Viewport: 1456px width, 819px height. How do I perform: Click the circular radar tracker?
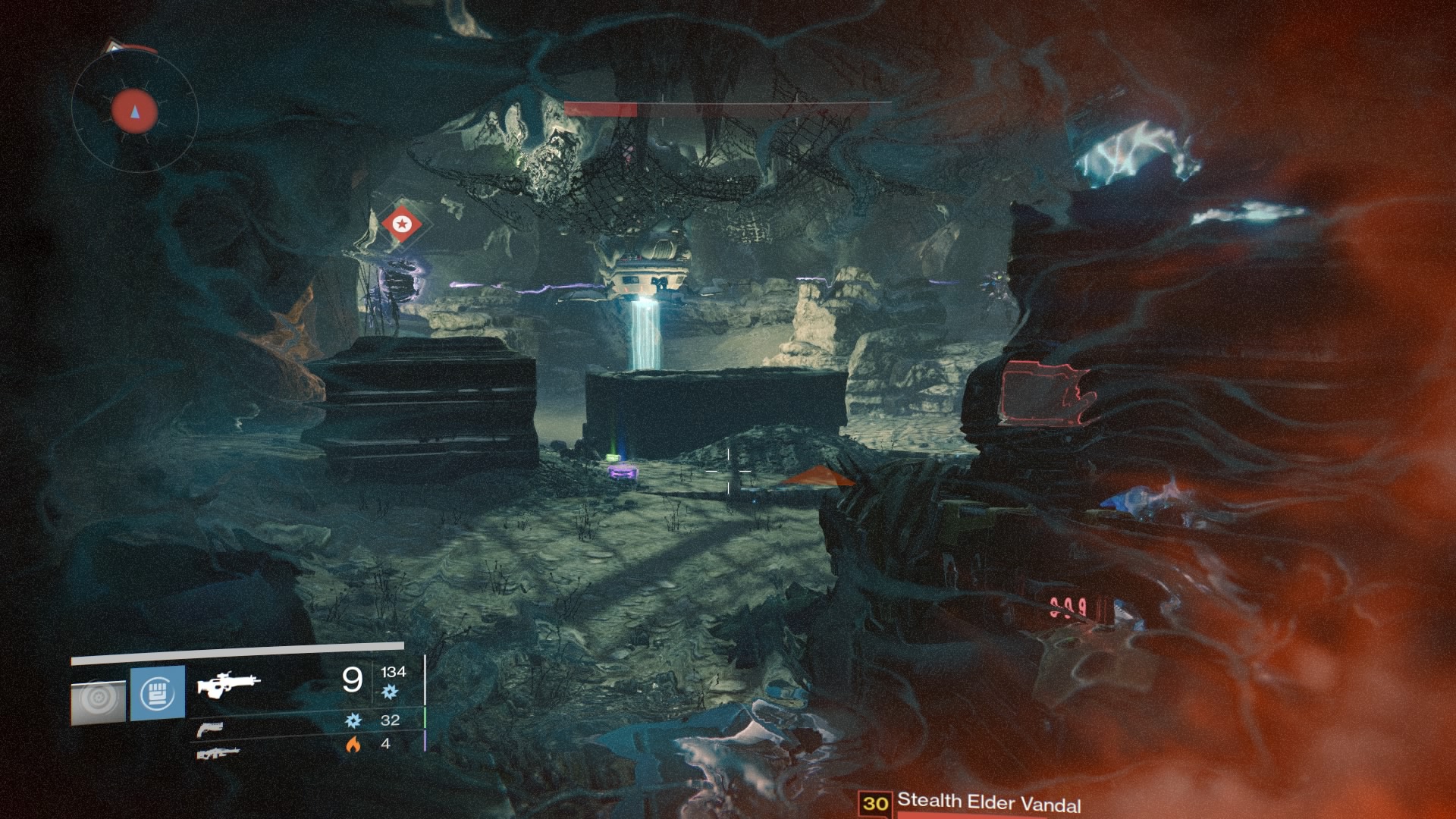pyautogui.click(x=135, y=113)
